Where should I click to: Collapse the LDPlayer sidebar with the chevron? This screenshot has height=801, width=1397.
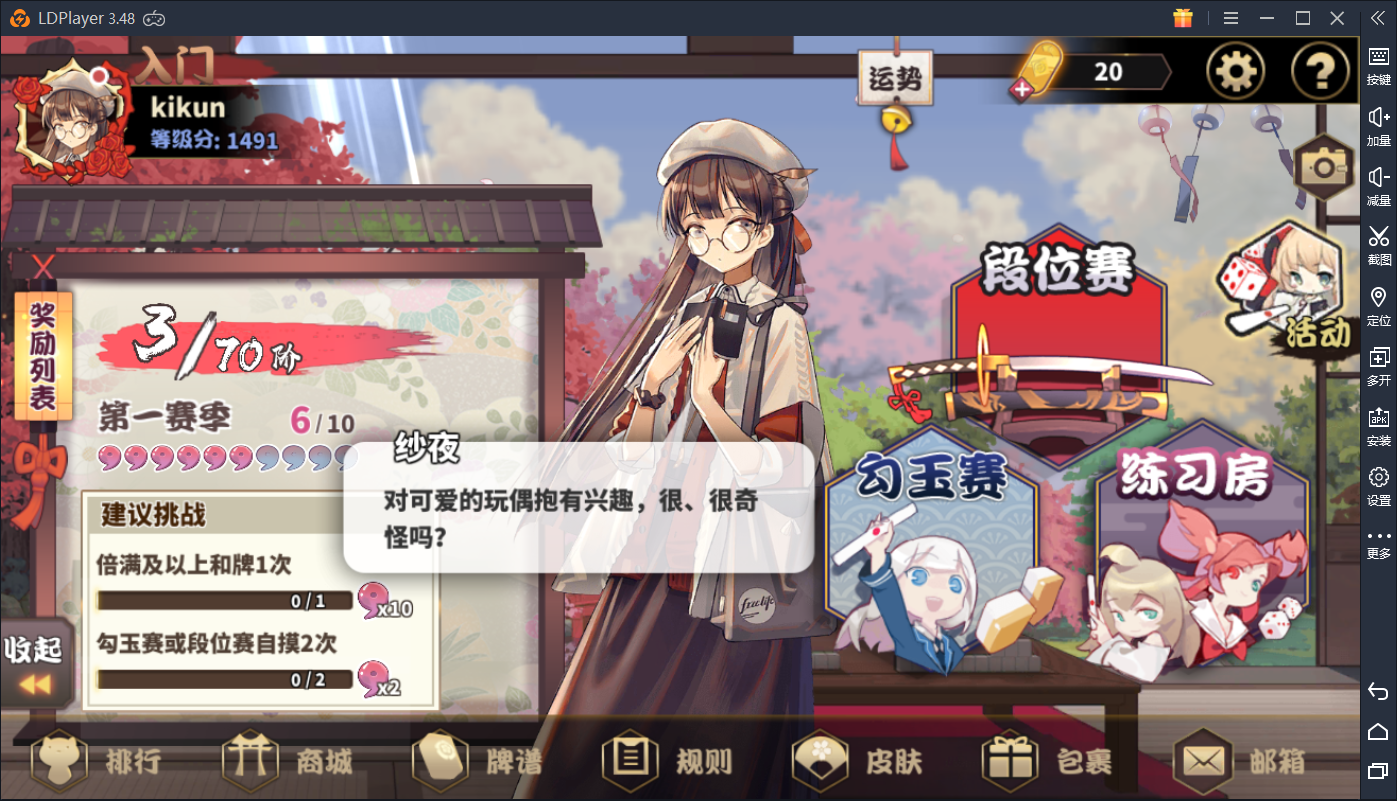point(1377,17)
